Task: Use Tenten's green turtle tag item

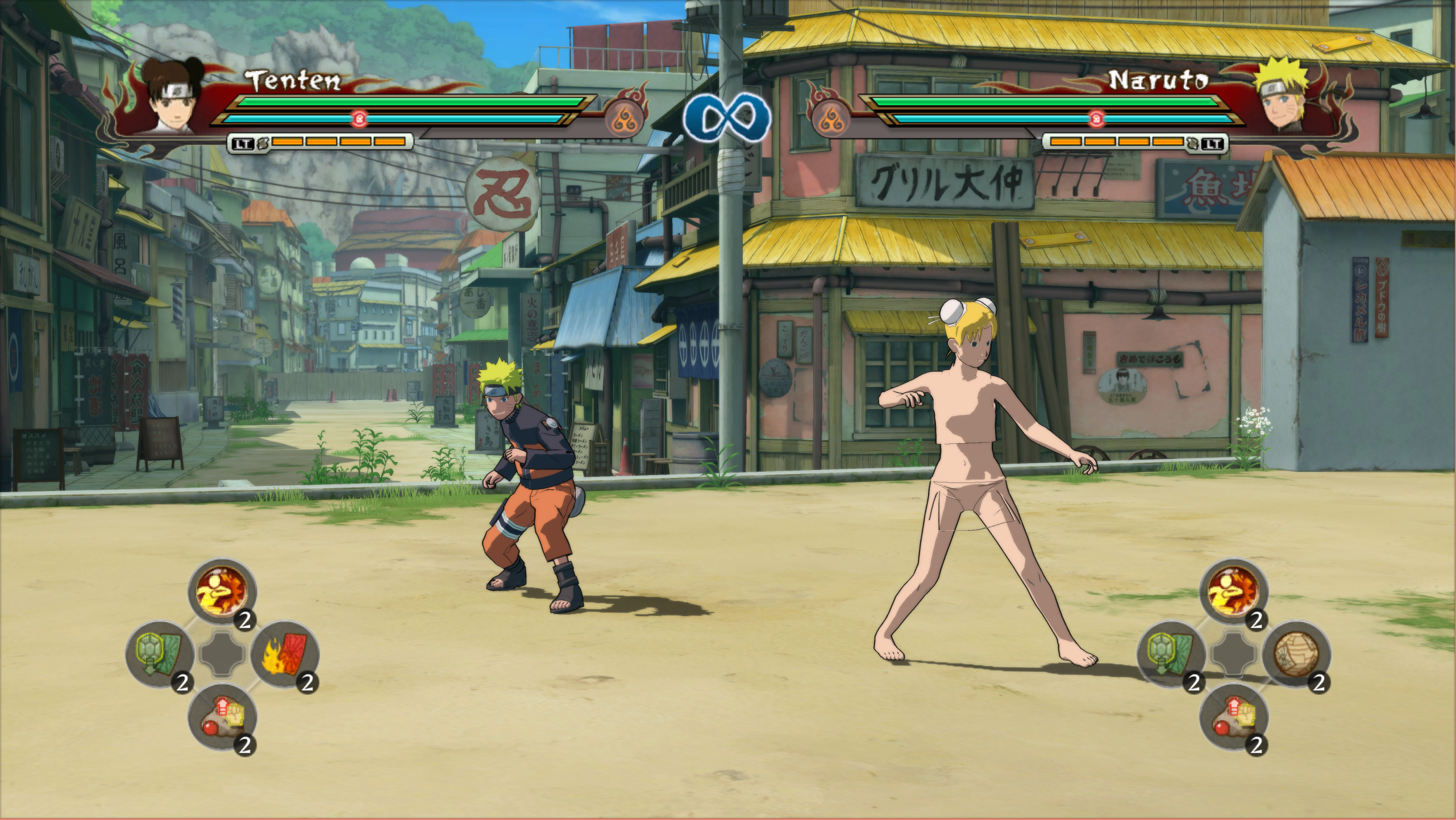Action: click(x=159, y=654)
